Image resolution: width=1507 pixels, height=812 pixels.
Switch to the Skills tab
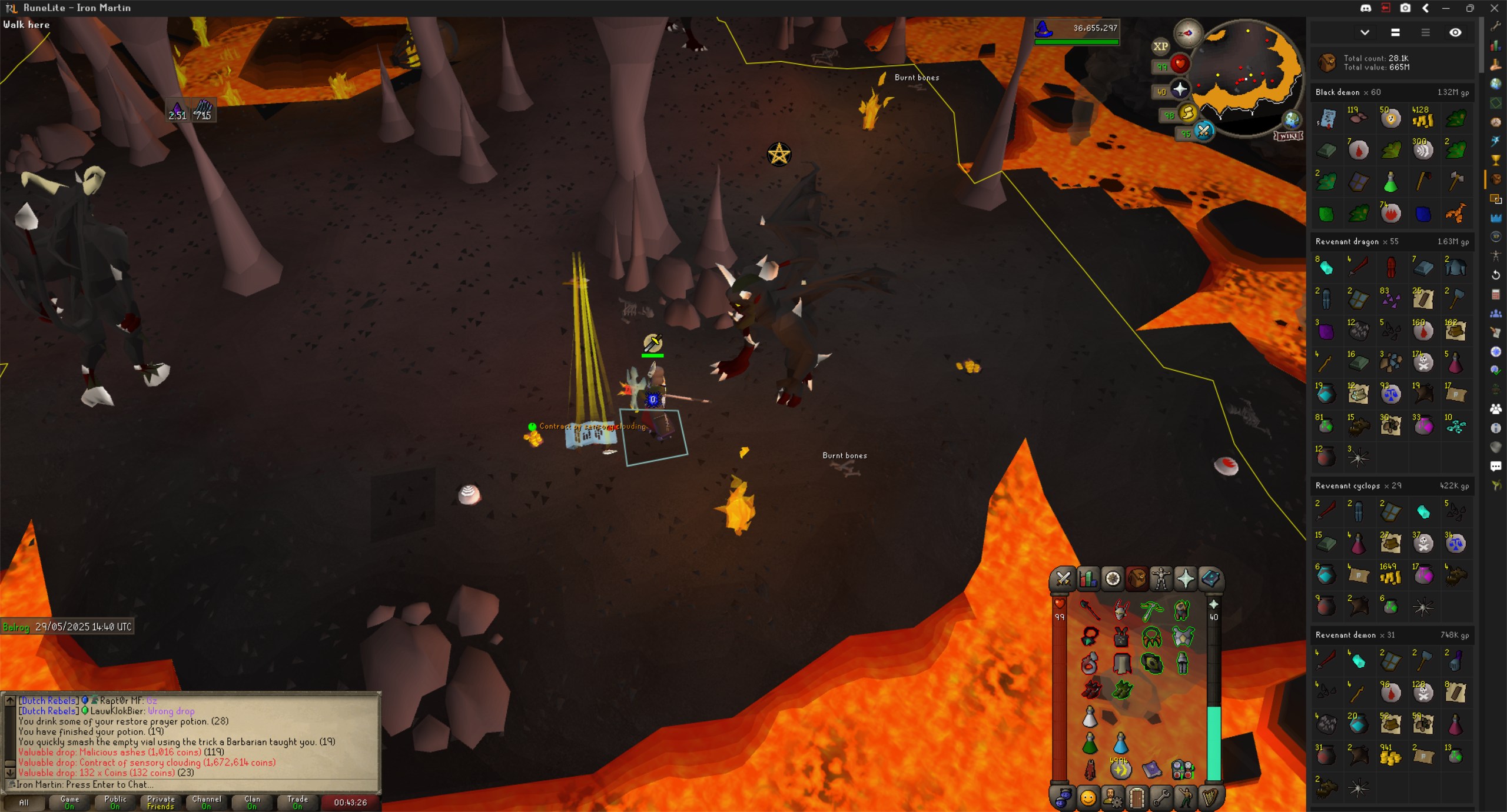1088,579
